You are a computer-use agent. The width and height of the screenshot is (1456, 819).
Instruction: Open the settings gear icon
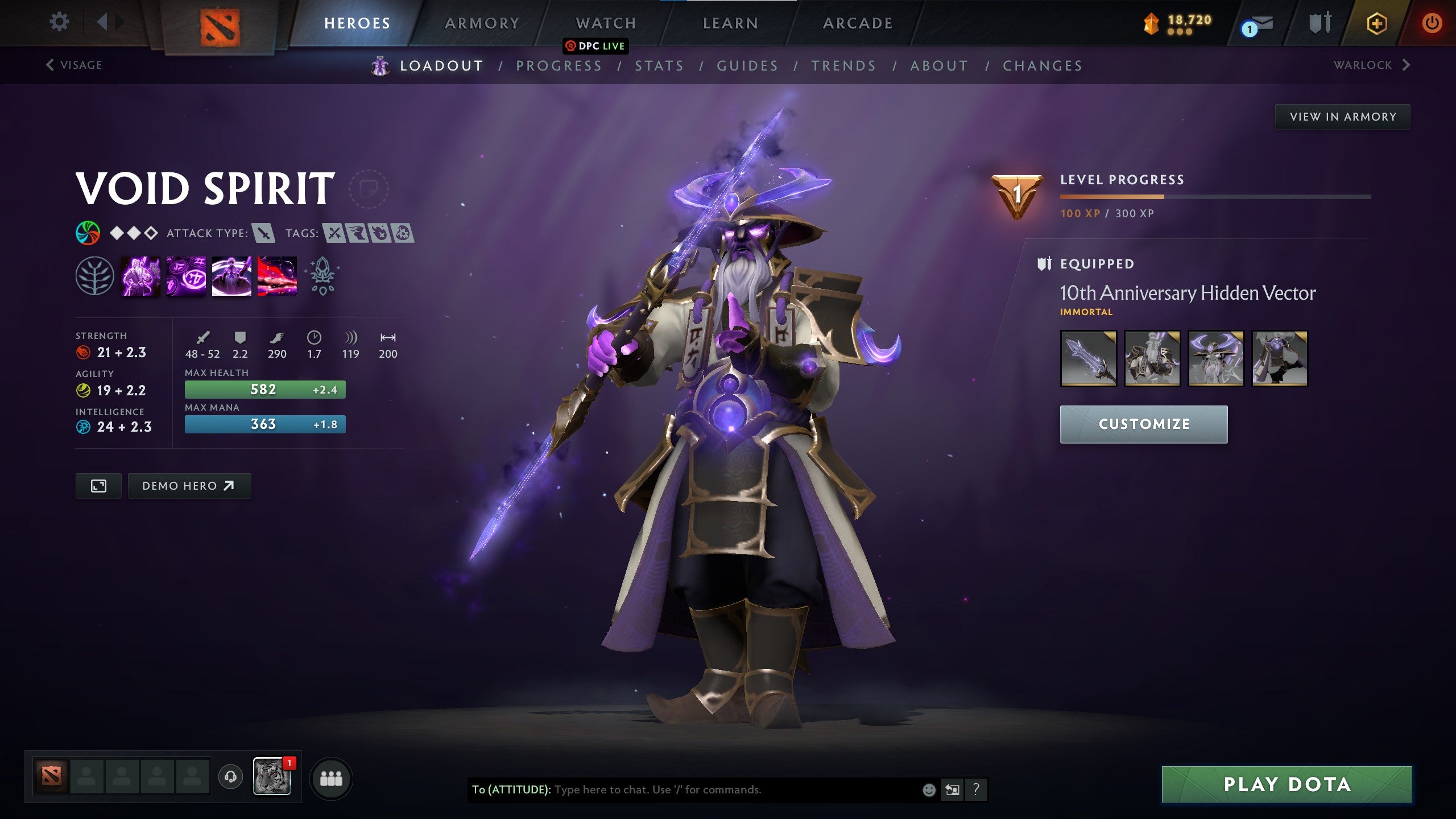click(59, 22)
